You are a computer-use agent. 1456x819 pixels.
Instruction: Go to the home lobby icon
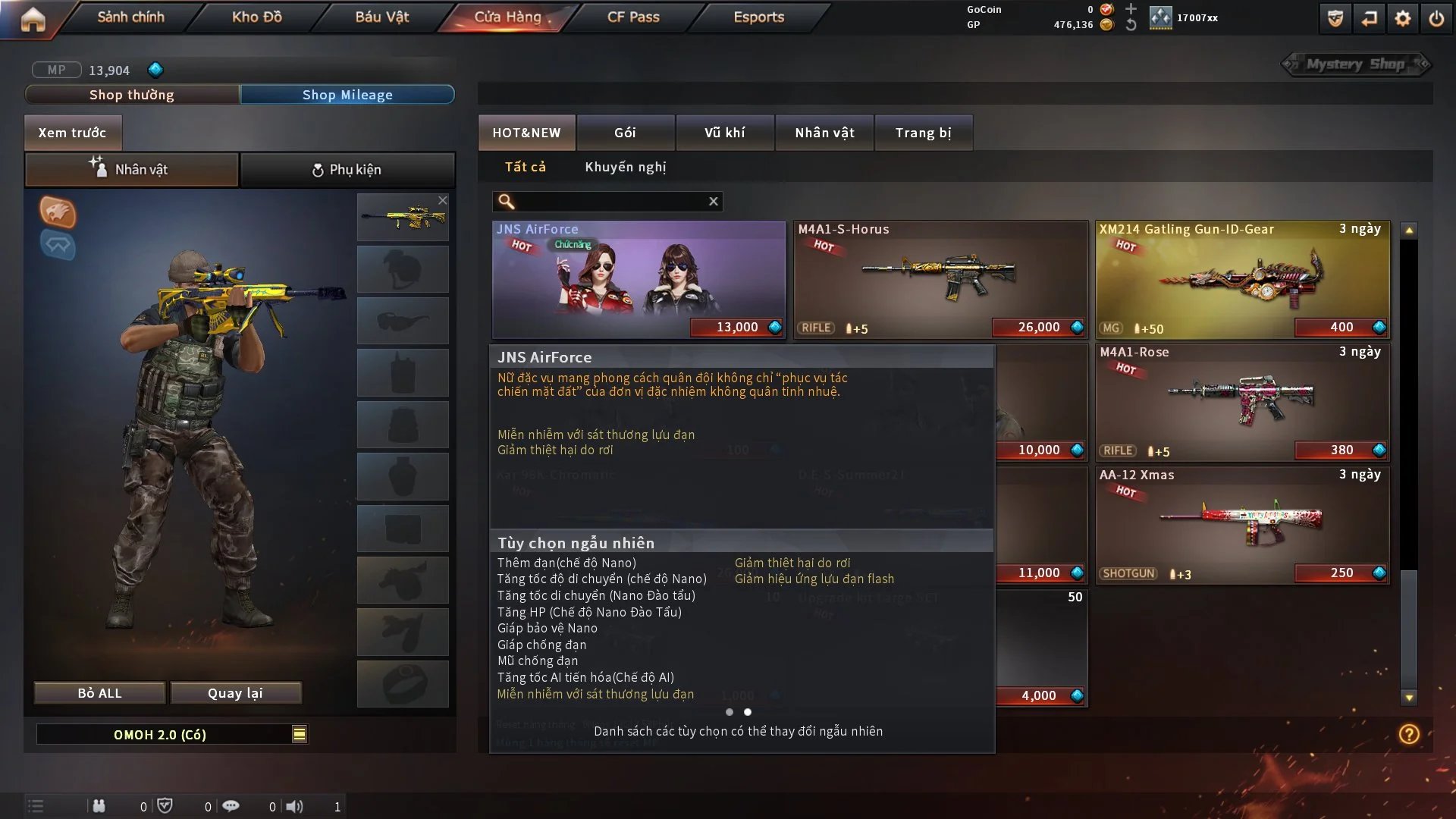point(33,18)
